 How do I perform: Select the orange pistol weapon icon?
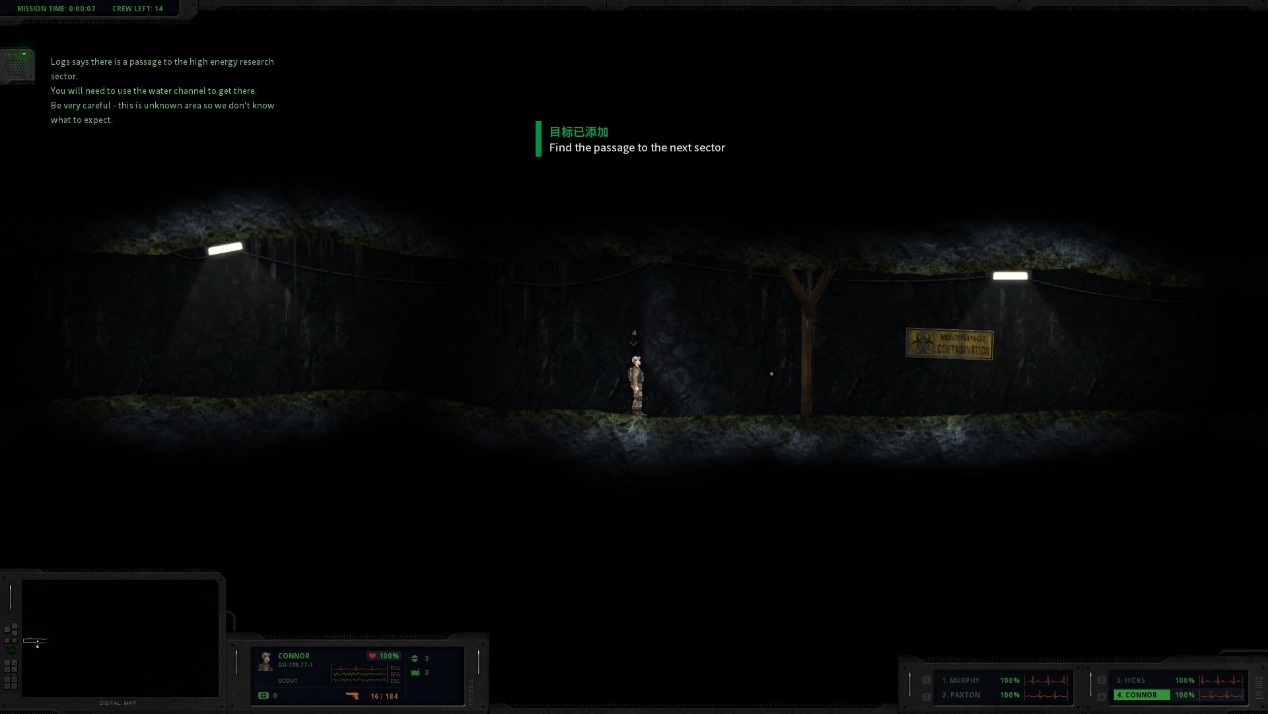click(352, 695)
